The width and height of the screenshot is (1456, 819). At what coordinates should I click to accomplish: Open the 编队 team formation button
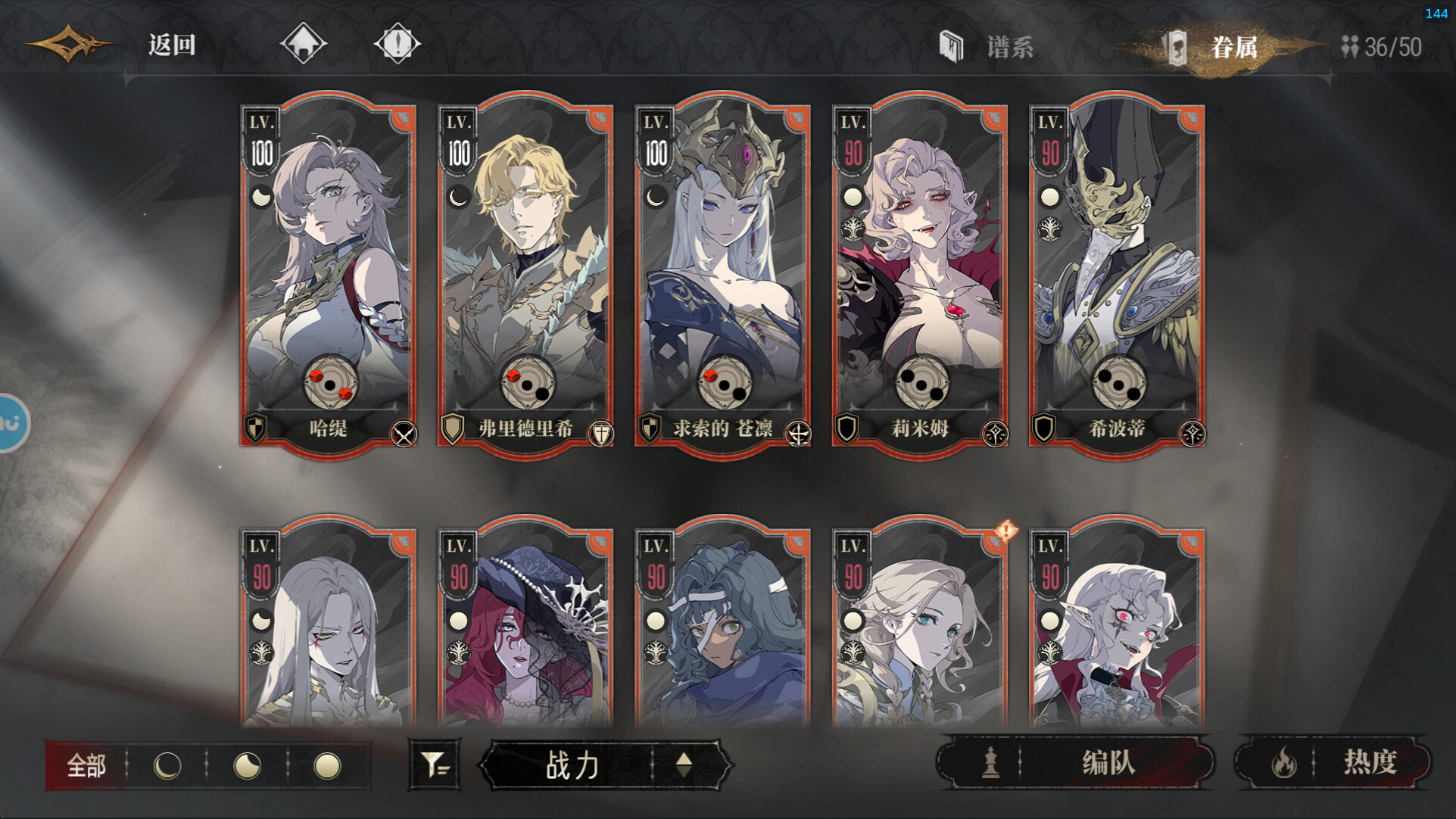point(1075,762)
